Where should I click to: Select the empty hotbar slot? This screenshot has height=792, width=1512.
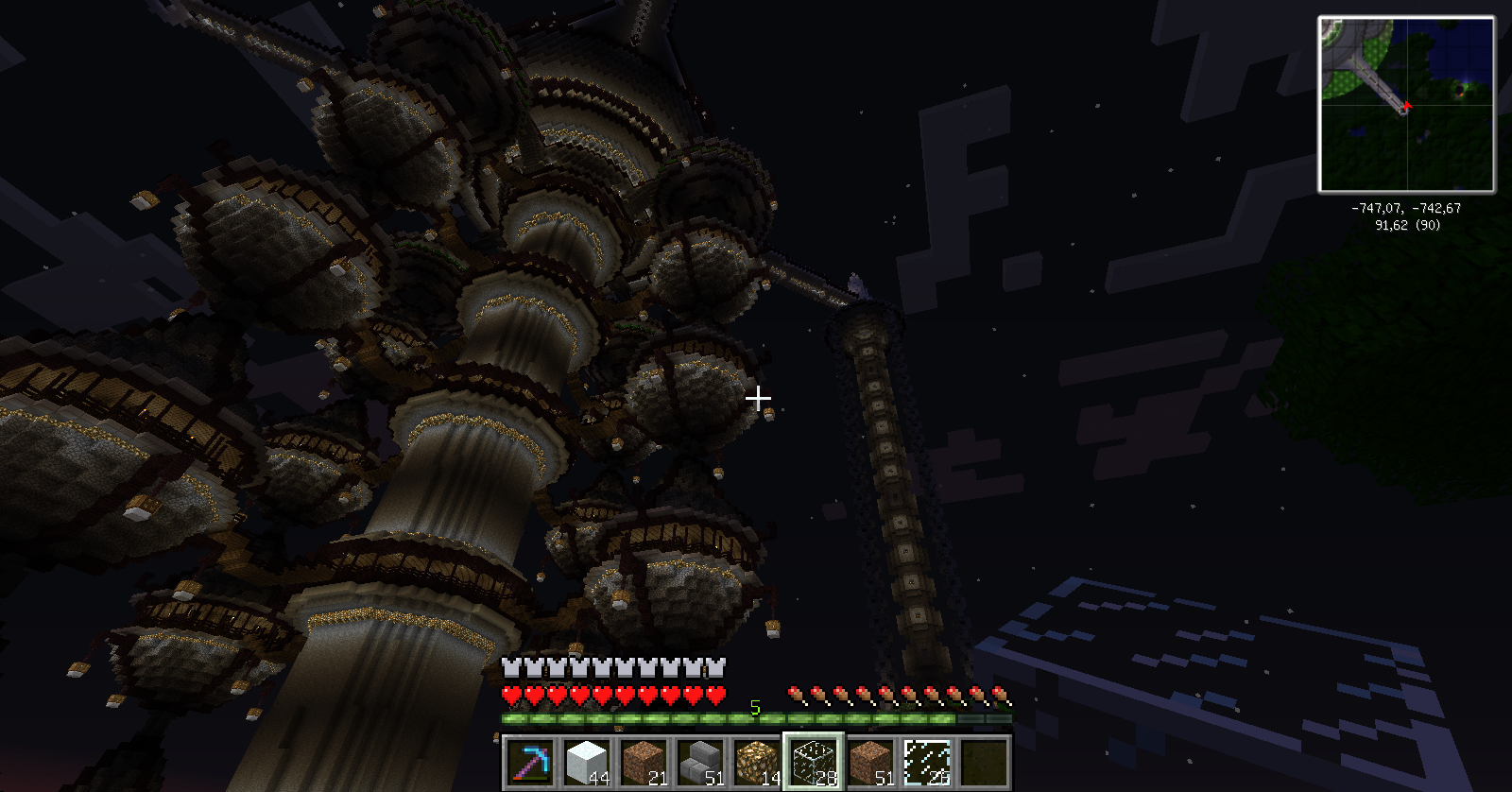[983, 762]
